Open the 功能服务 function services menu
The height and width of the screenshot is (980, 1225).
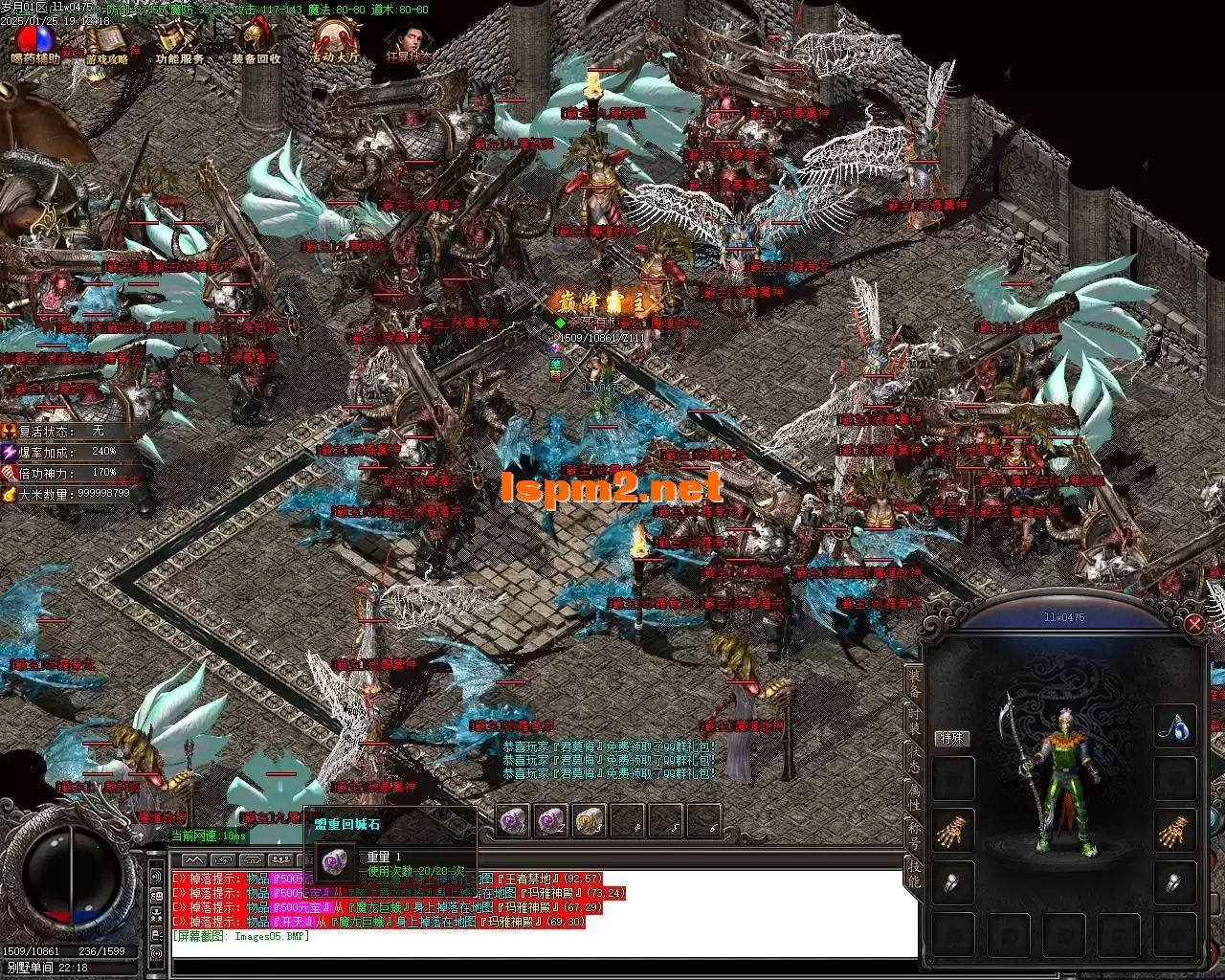(x=179, y=41)
